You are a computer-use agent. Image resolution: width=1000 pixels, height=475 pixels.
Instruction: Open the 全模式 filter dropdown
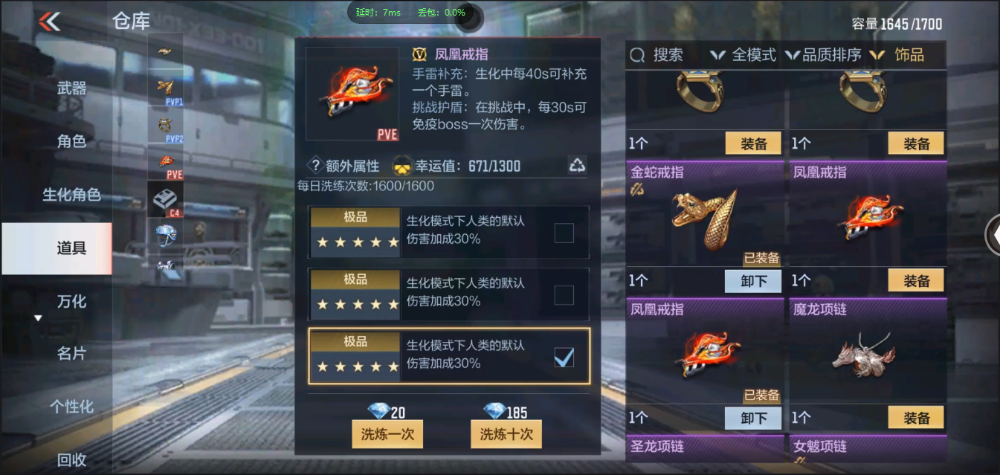745,55
